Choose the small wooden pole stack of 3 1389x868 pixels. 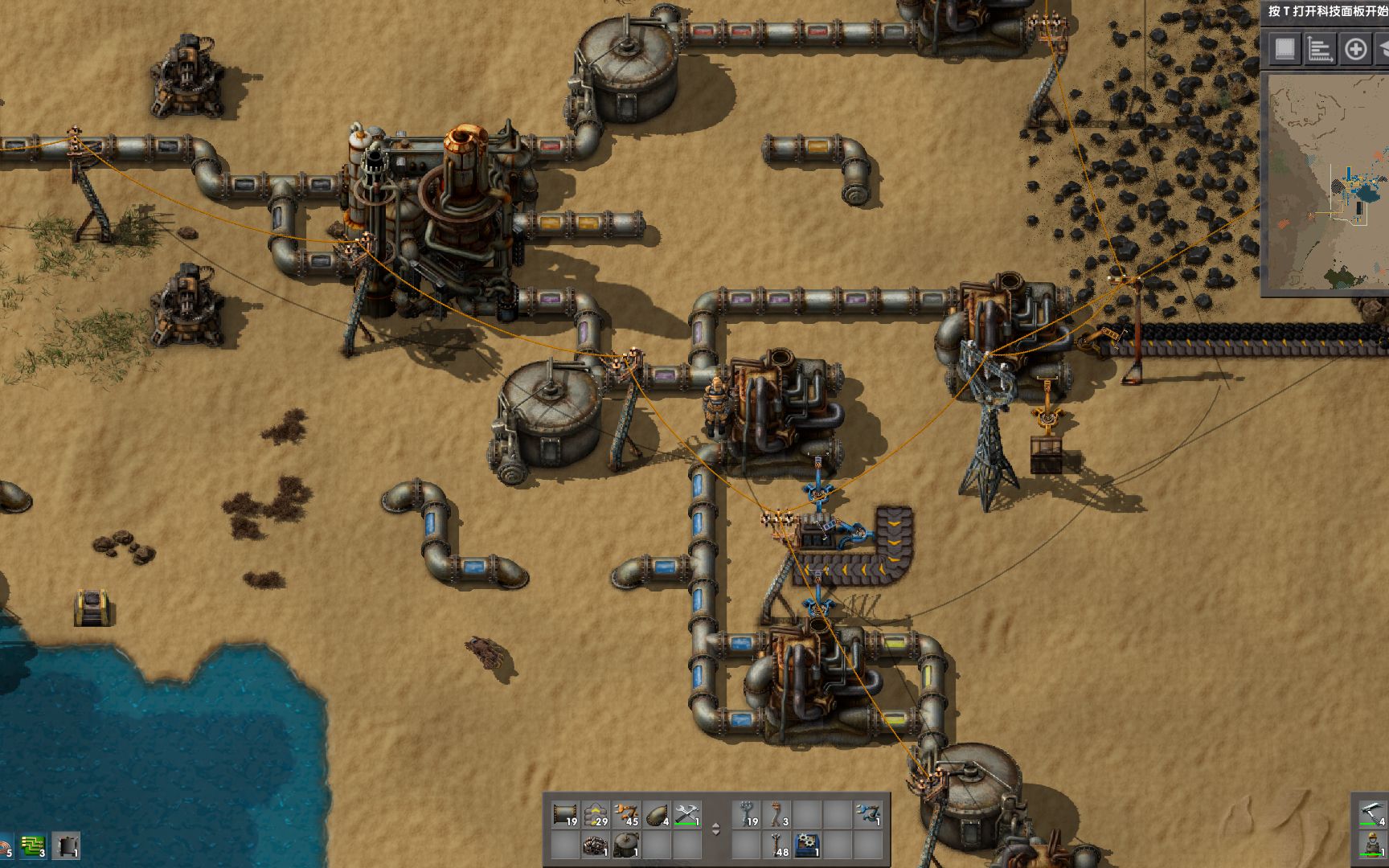tap(777, 815)
